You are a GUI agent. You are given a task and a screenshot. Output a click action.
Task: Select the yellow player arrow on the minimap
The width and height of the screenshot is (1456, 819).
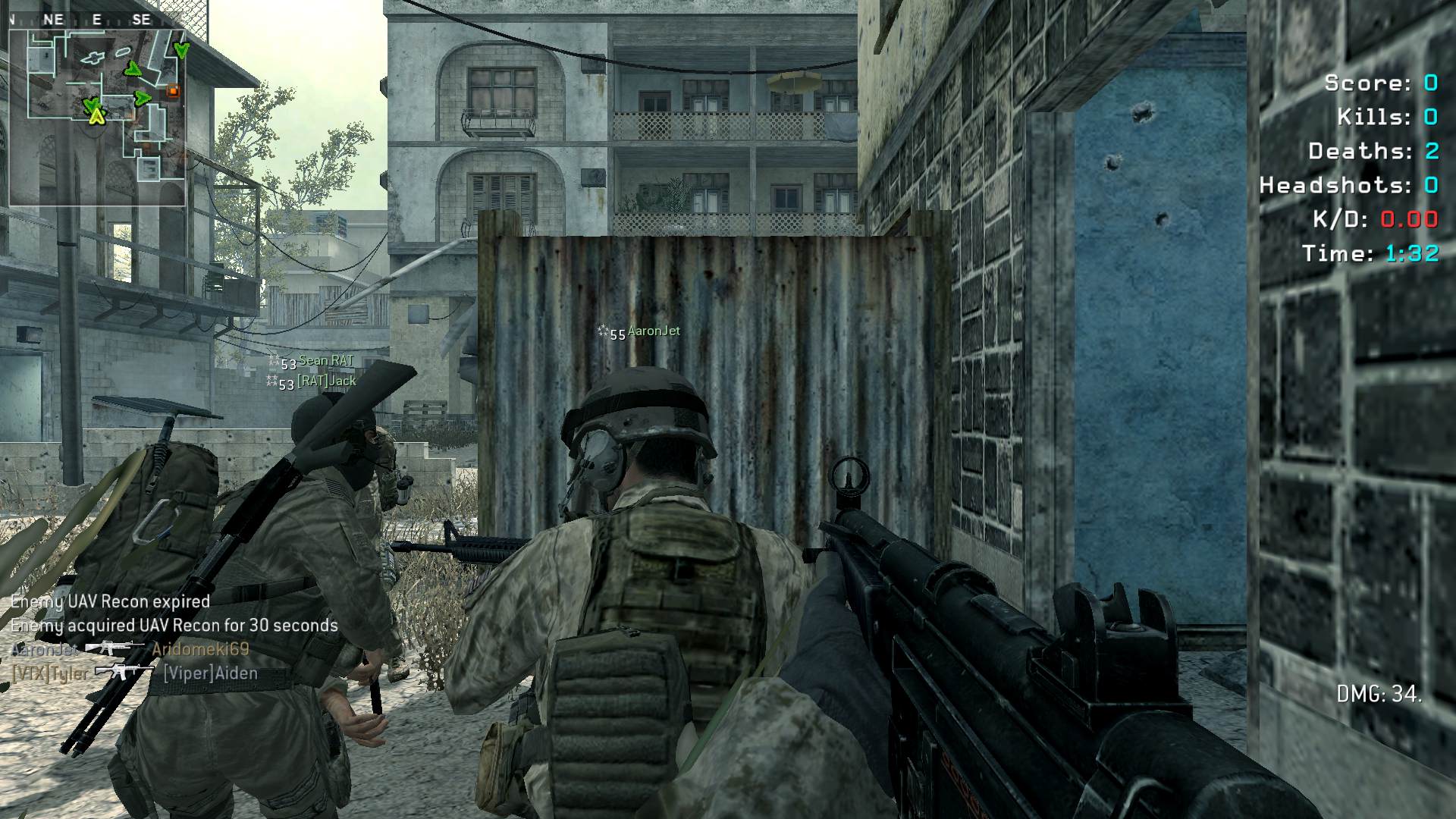click(x=96, y=116)
